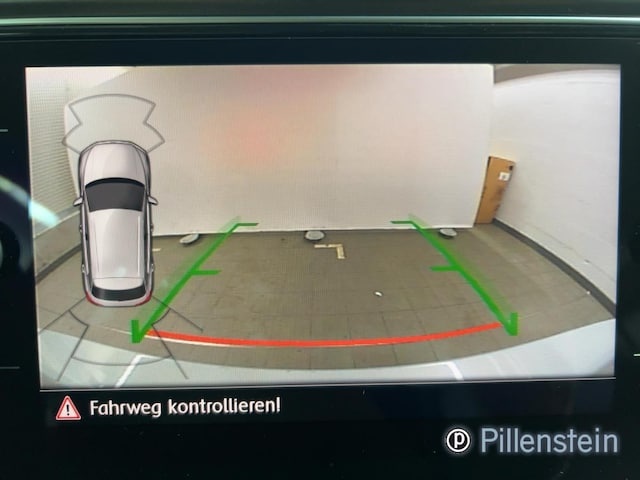The image size is (640, 480).
Task: Tap the red warning triangle icon
Action: click(68, 407)
